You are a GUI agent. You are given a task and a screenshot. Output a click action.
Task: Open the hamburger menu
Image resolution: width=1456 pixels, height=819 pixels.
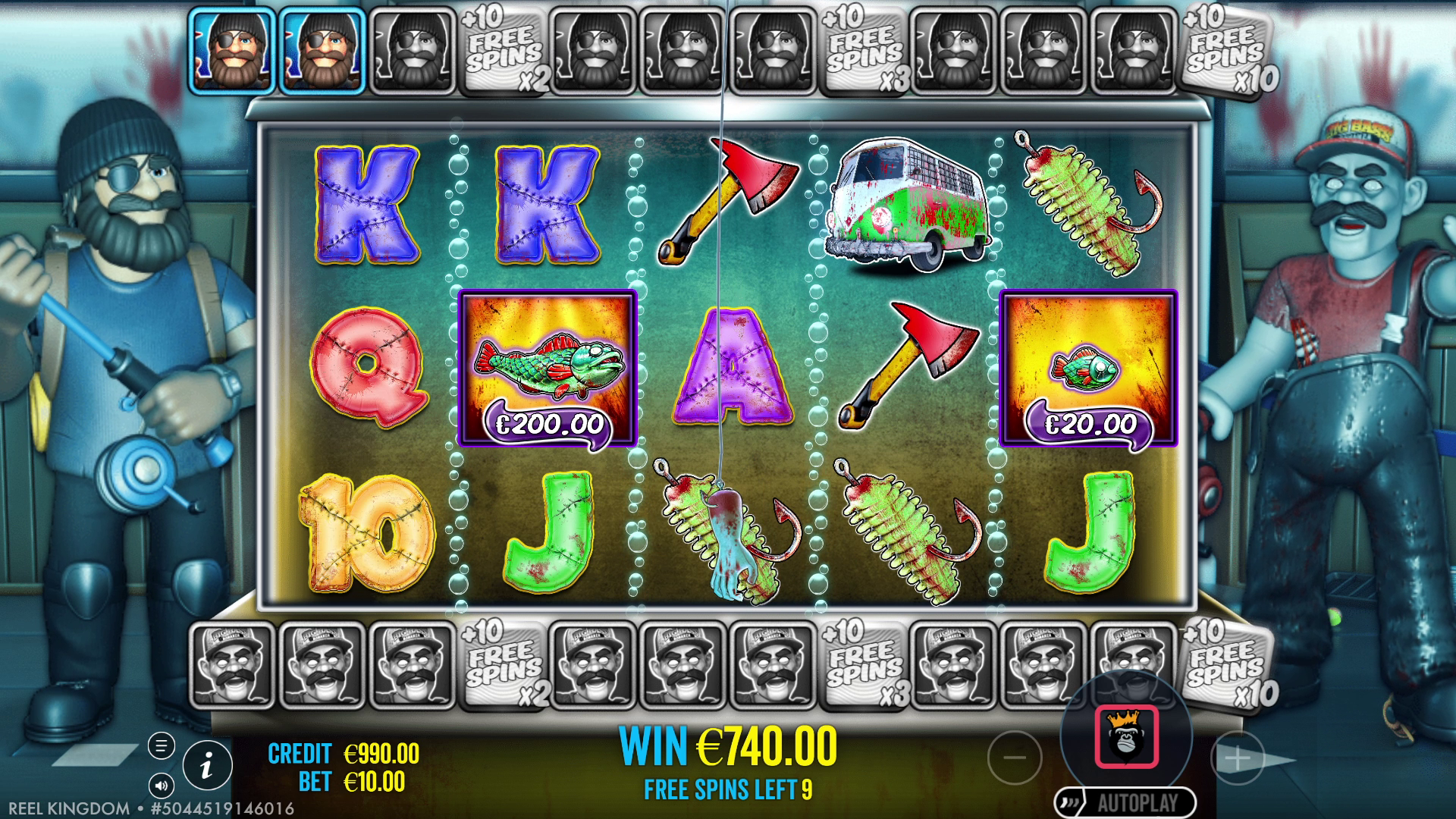pyautogui.click(x=161, y=745)
